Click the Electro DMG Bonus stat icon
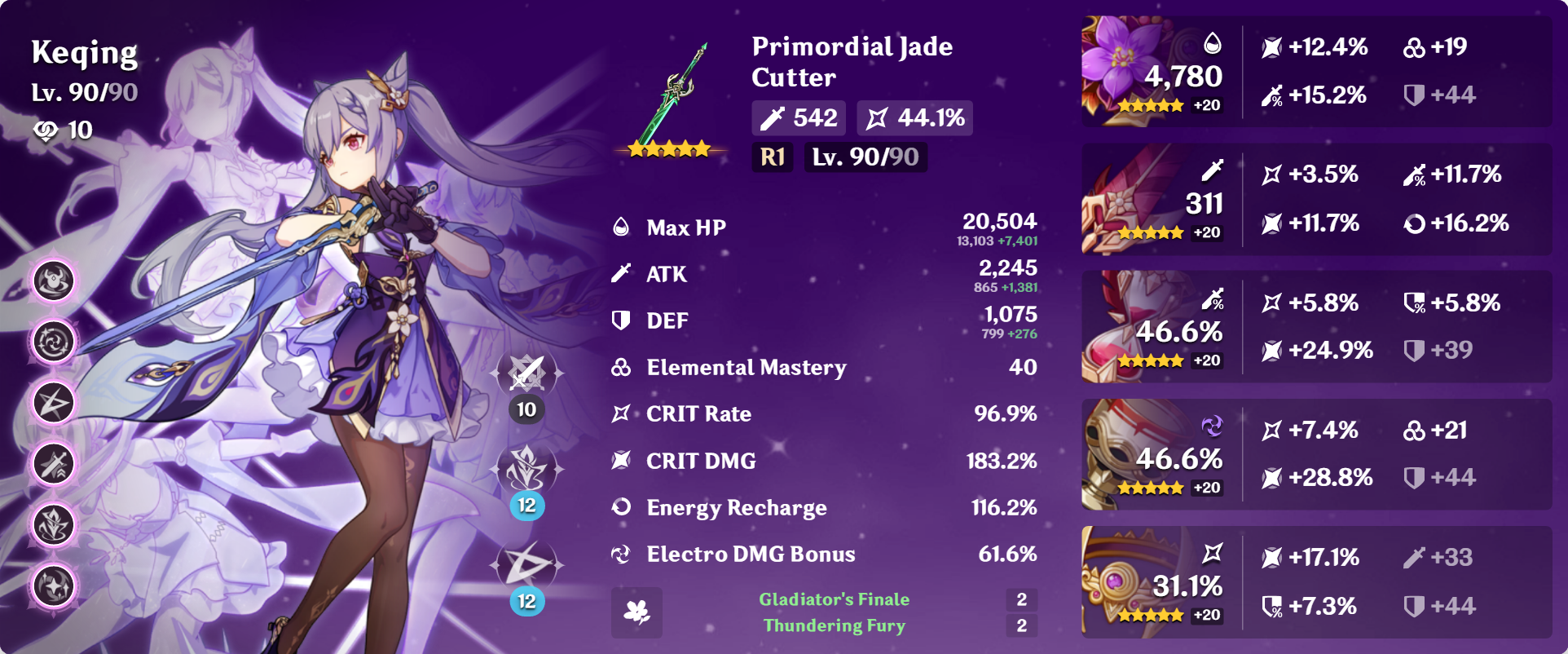This screenshot has height=654, width=1568. point(621,554)
